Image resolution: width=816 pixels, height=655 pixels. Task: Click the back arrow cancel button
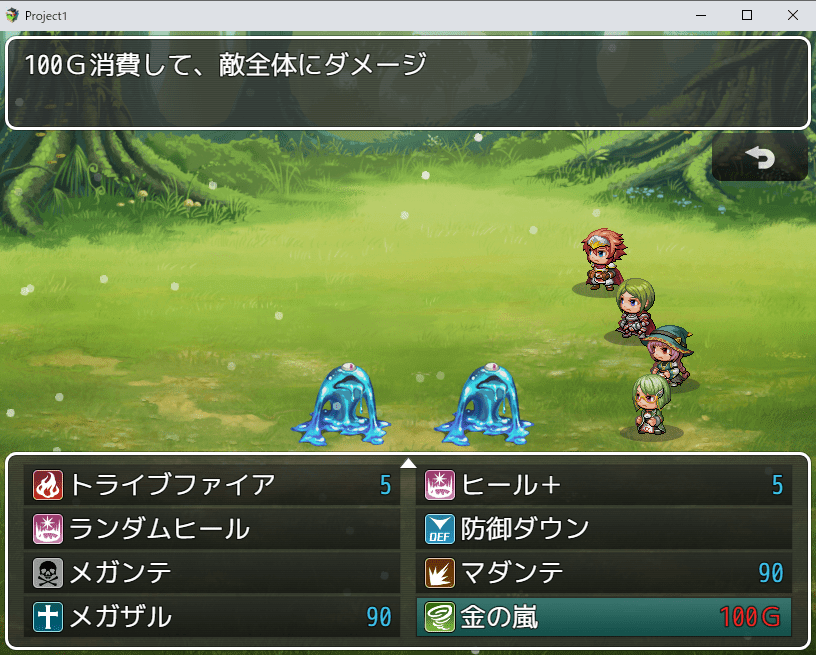[760, 157]
